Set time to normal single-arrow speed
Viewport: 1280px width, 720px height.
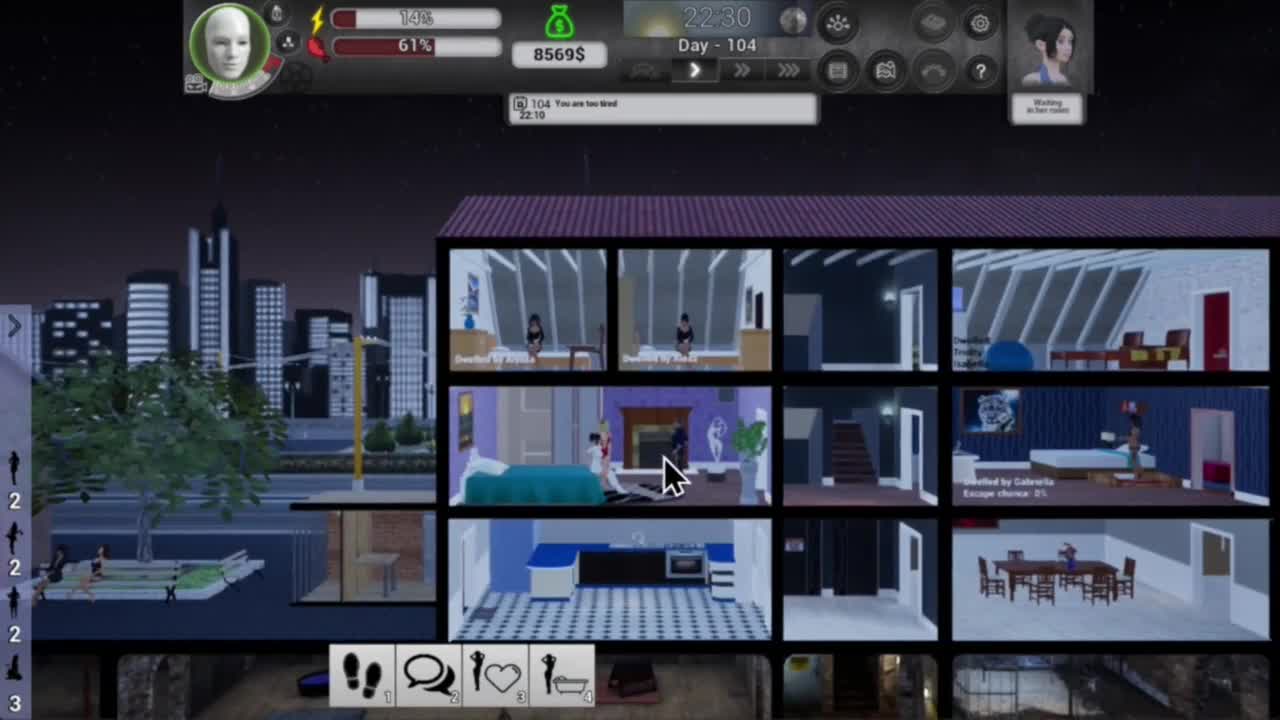(695, 70)
